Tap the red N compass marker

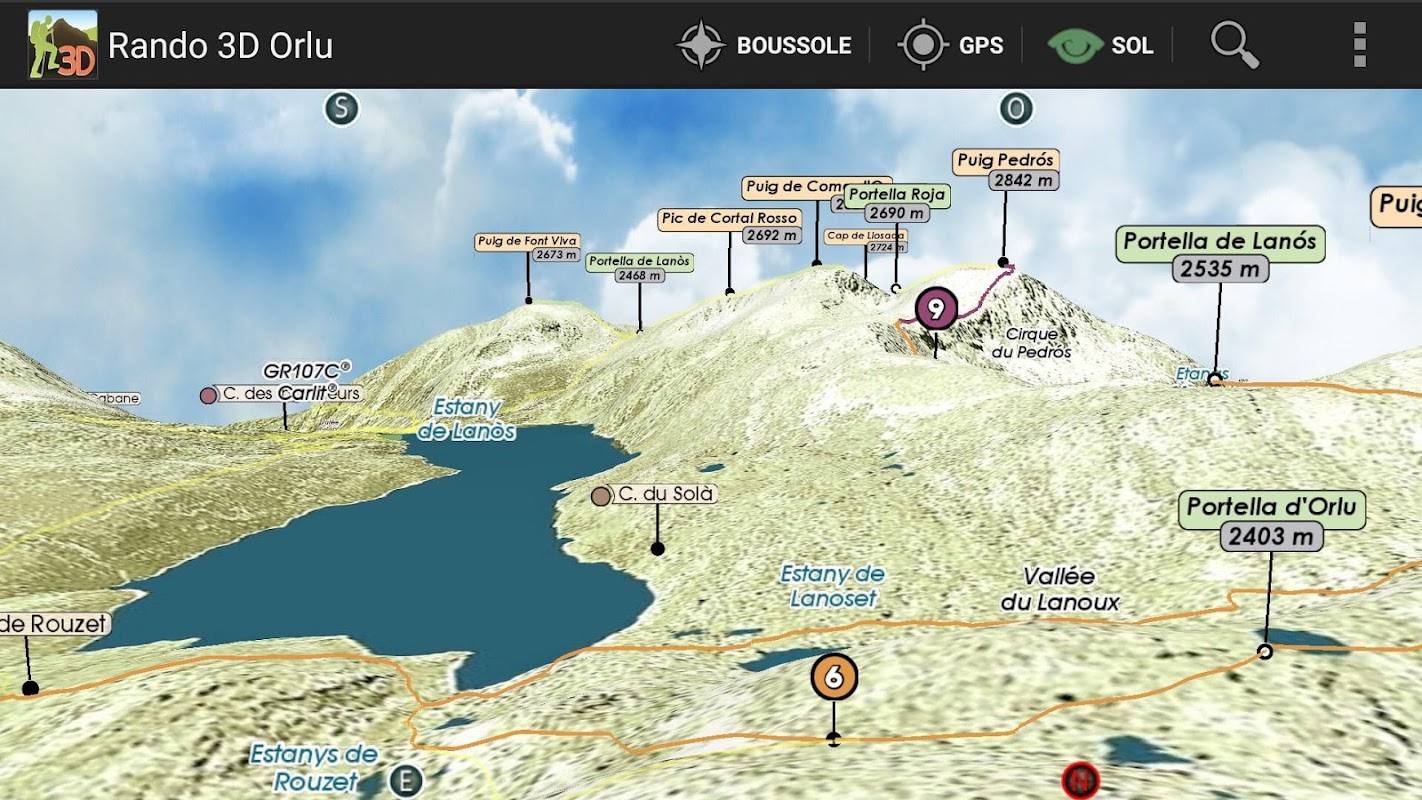[x=1080, y=779]
